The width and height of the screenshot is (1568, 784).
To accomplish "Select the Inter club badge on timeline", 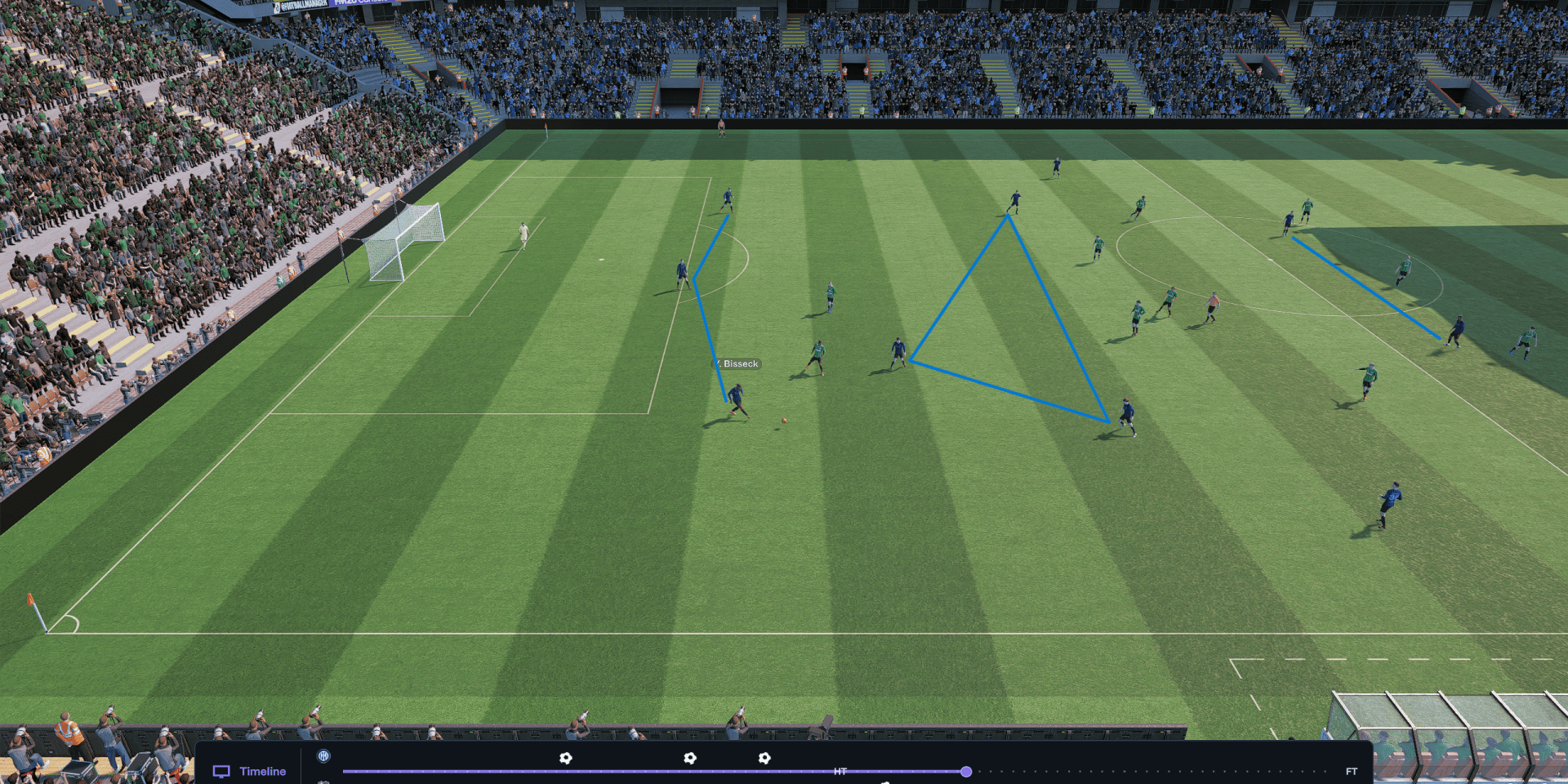I will click(x=323, y=756).
